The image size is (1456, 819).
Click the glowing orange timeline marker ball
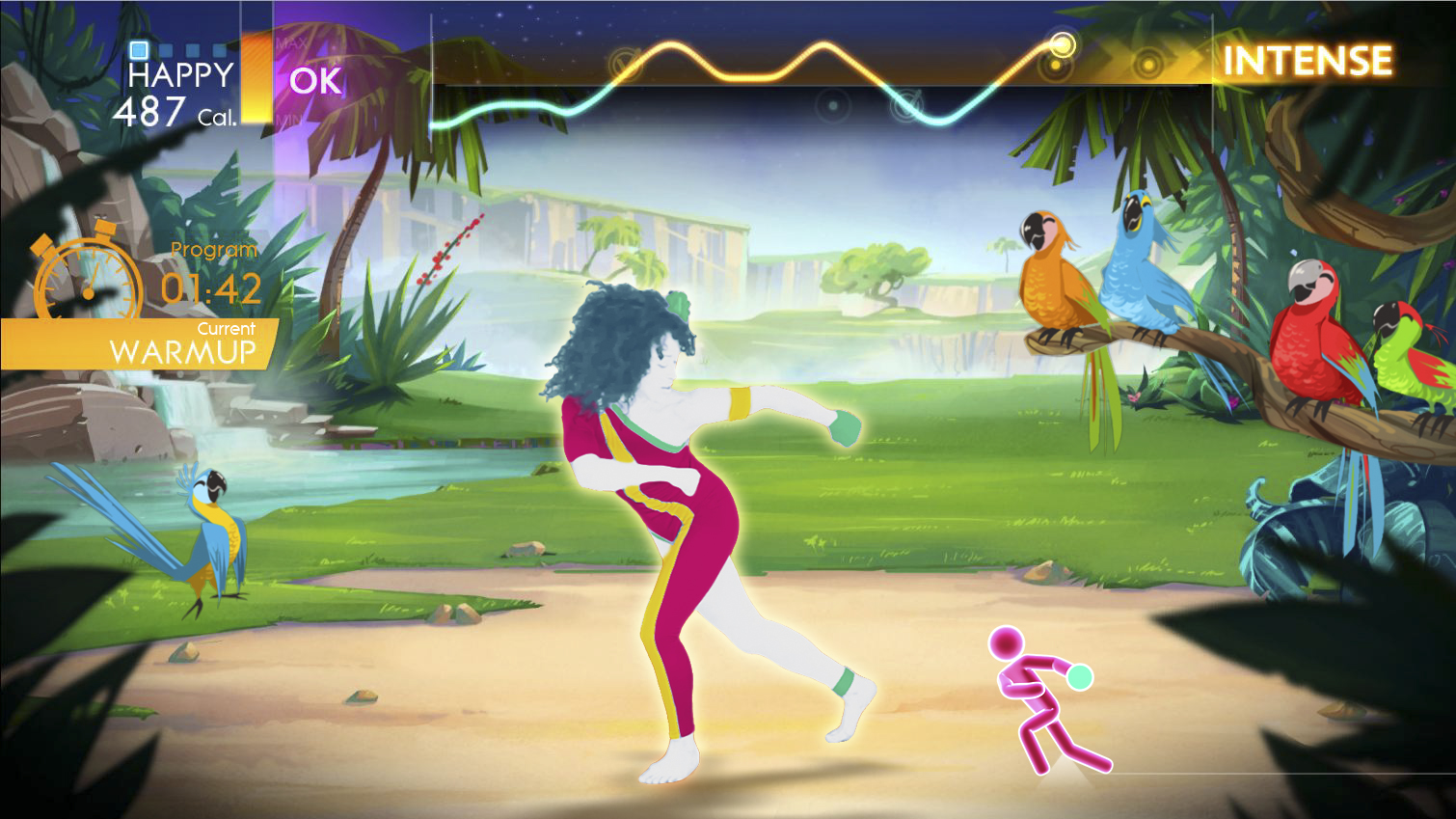click(x=1063, y=44)
